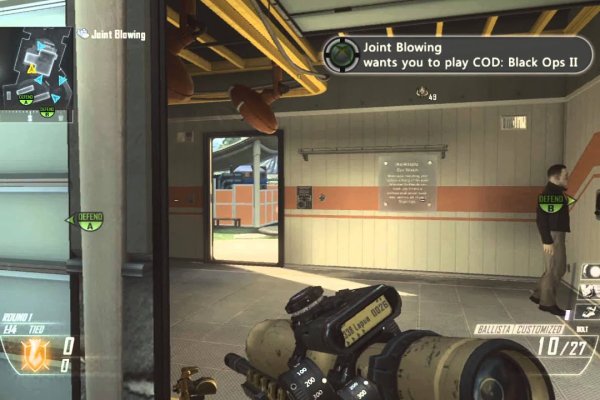600x400 pixels.
Task: Click the Xbox guide icon on the invite
Action: [340, 54]
